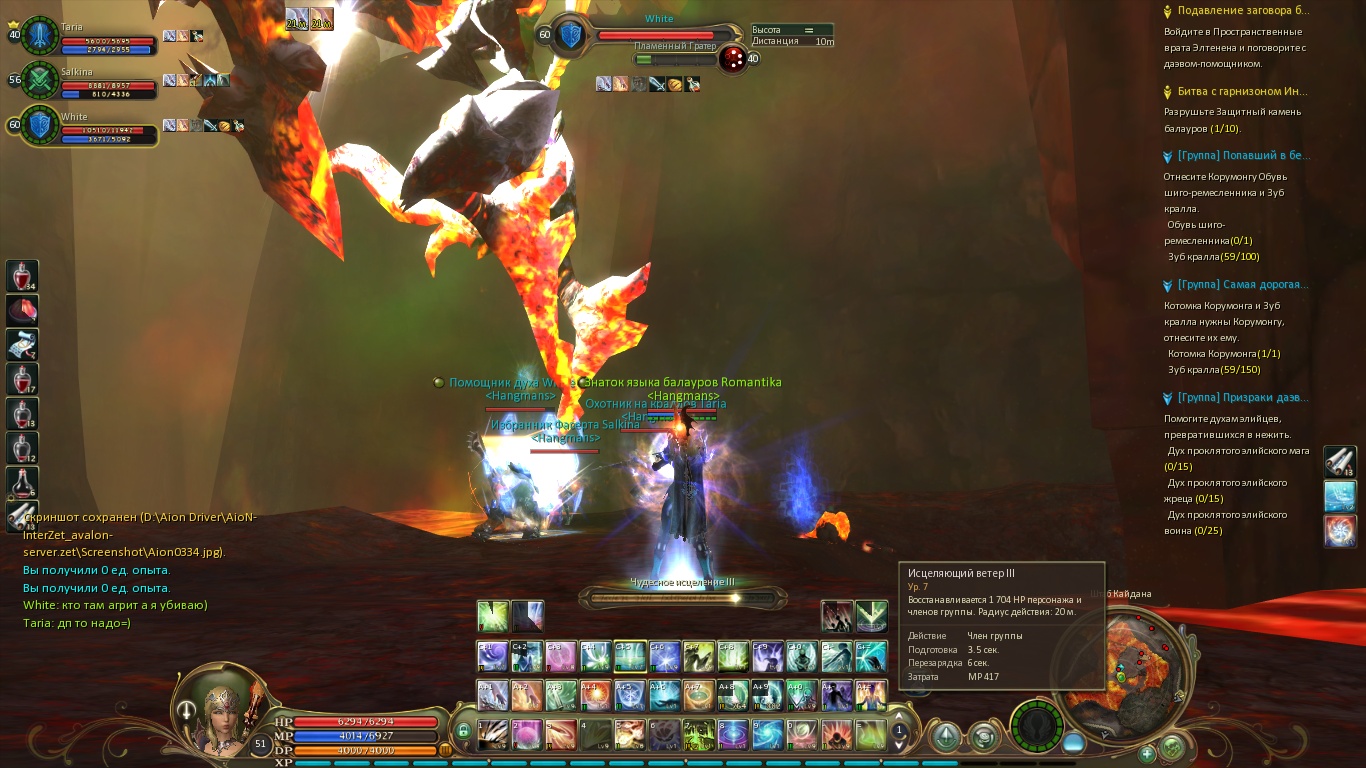Open the 'Самая дорогая' group quest entry
Image resolution: width=1366 pixels, height=768 pixels.
[x=1242, y=285]
